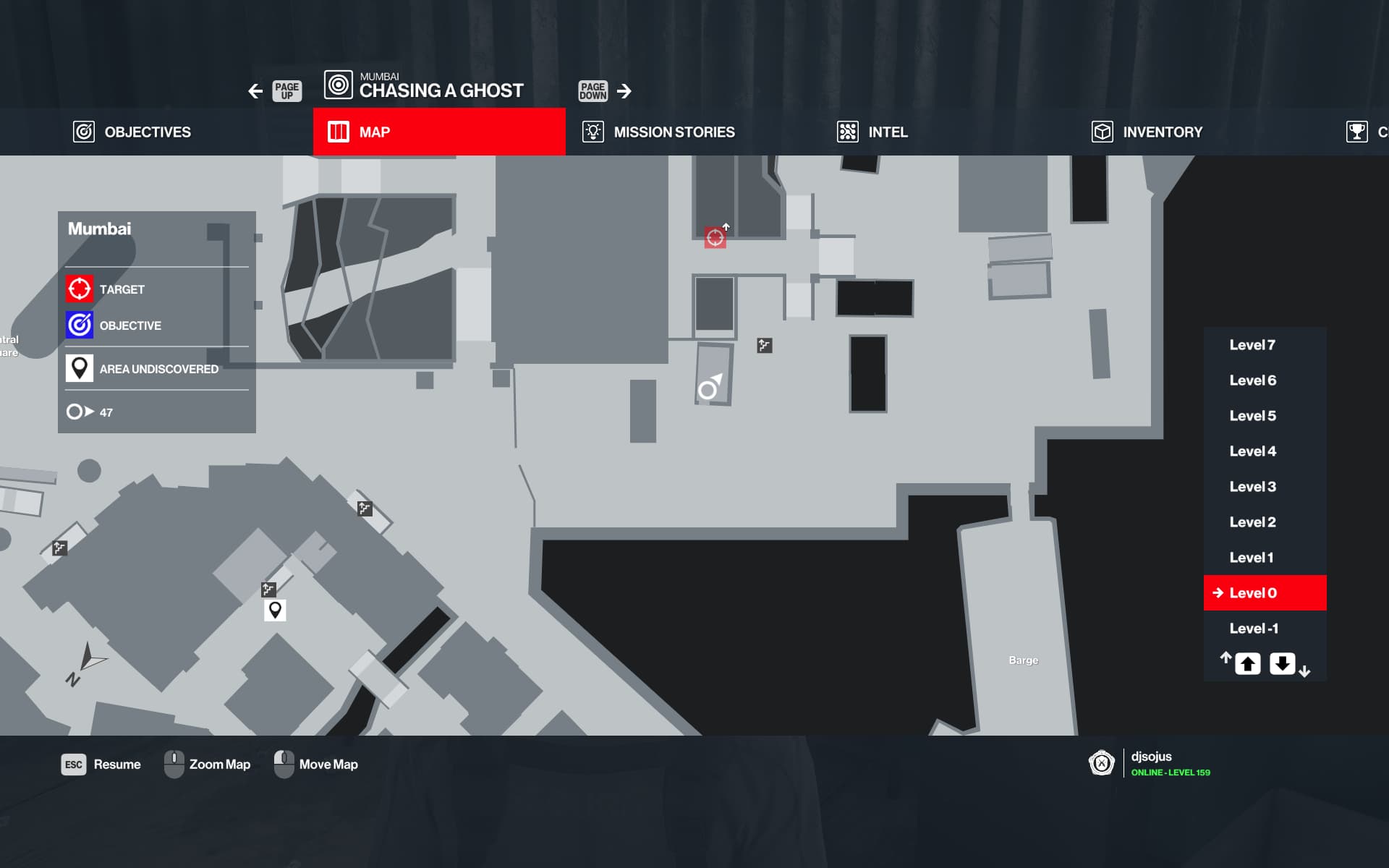Click the floor down arrow button

pos(1282,663)
